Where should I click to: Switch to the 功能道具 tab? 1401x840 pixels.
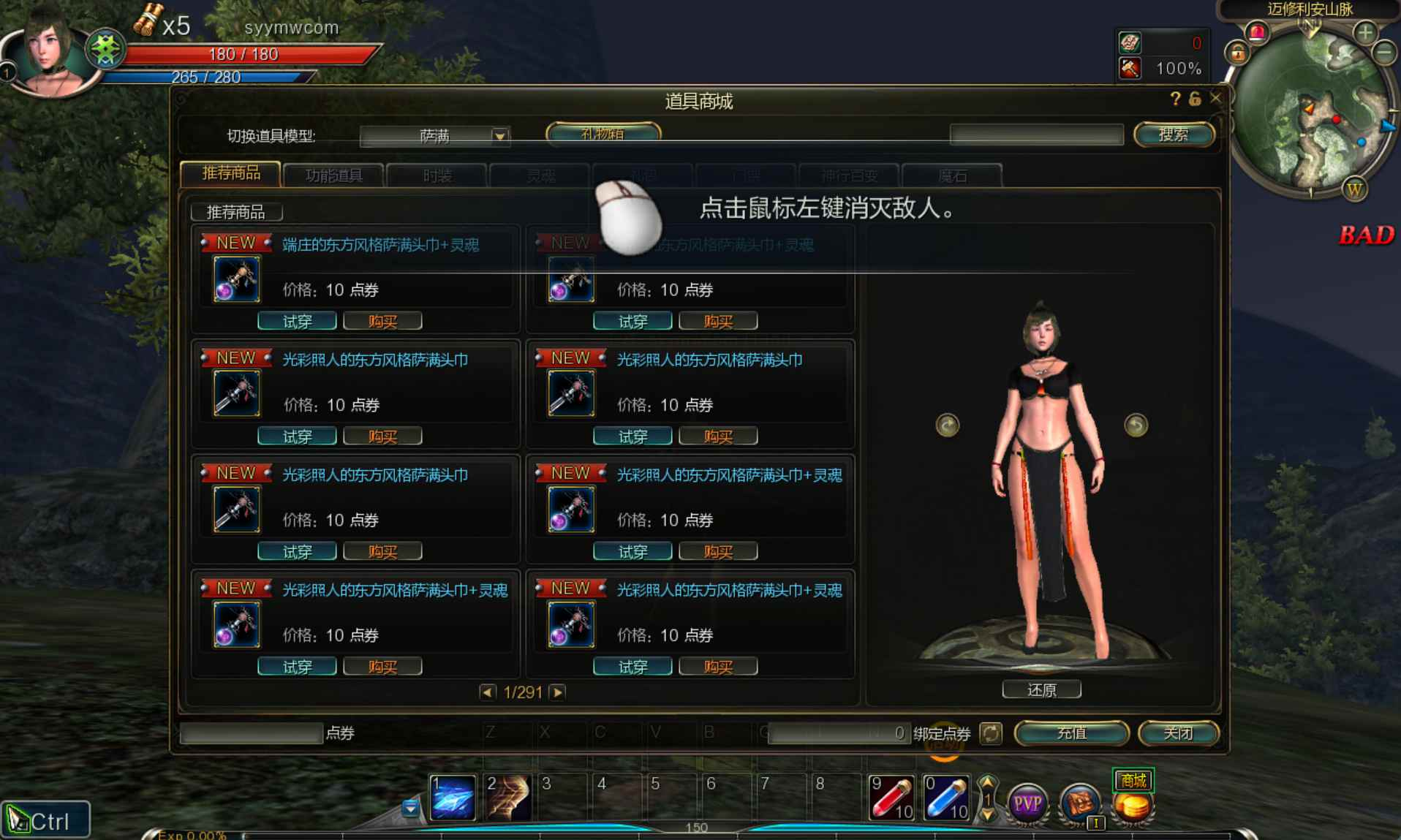coord(334,175)
